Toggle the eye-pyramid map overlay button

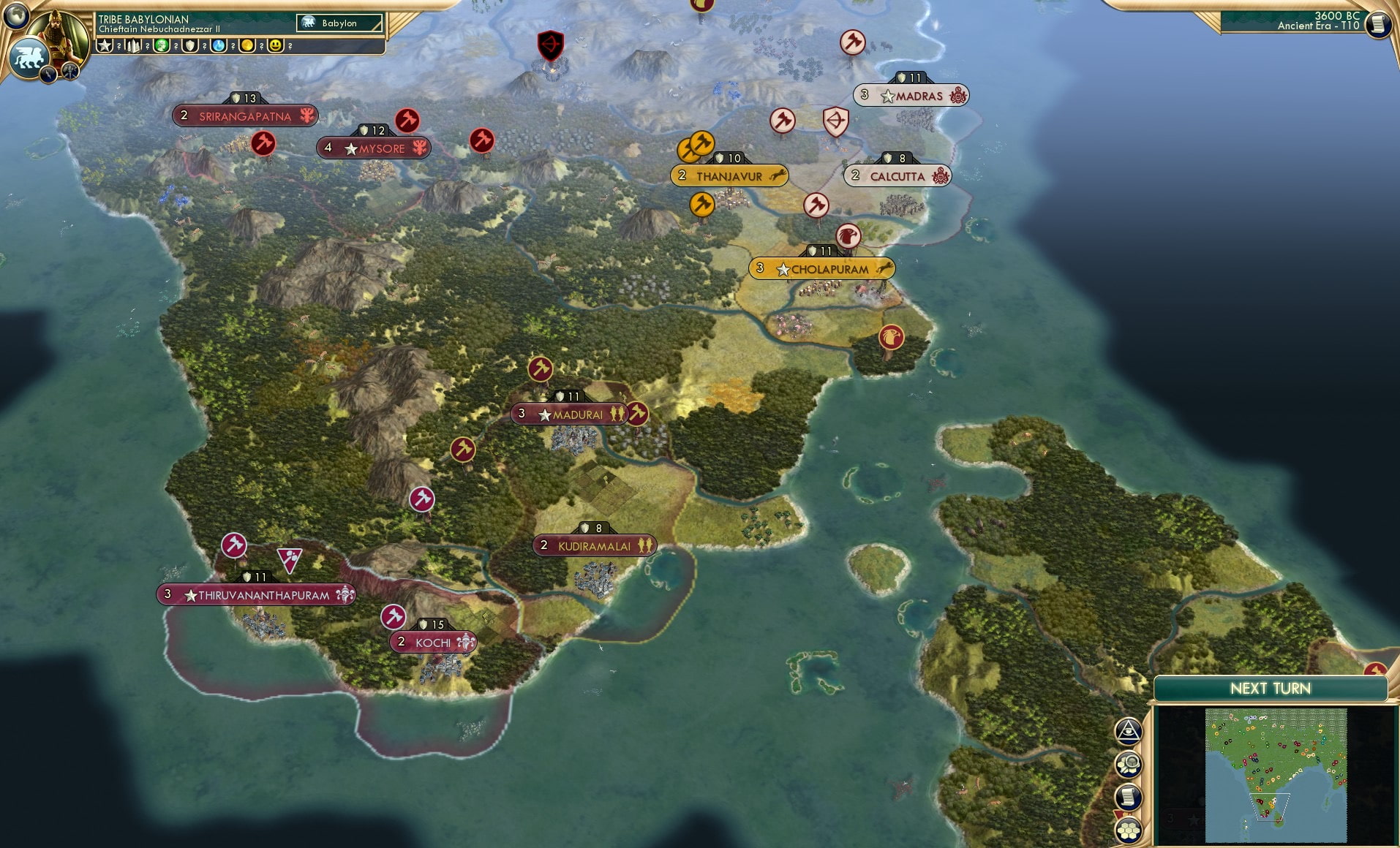pyautogui.click(x=1129, y=731)
